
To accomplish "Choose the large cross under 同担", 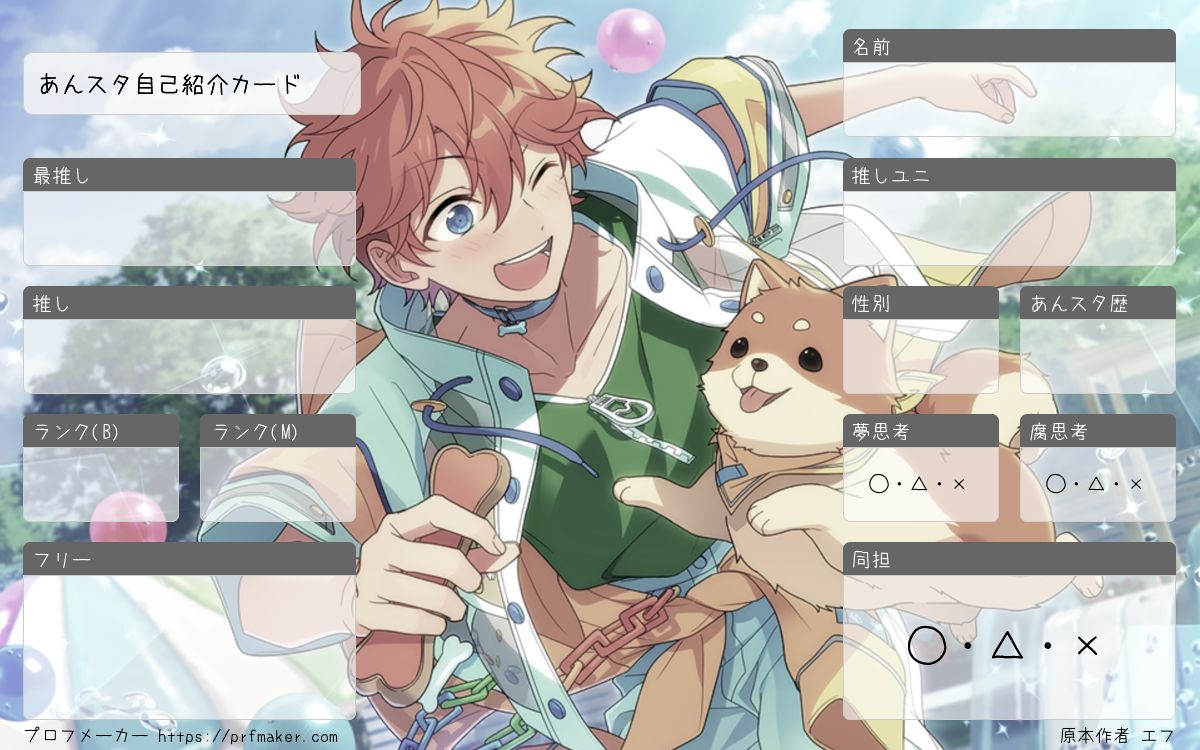I will (x=1087, y=646).
